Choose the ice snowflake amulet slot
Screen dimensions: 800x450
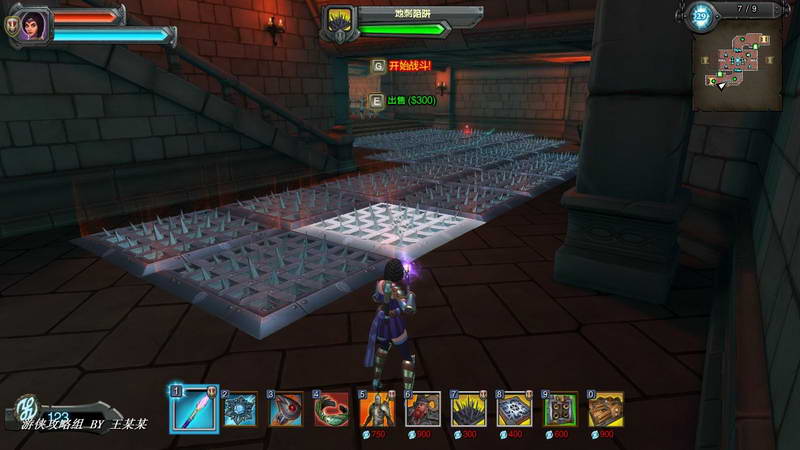click(240, 408)
